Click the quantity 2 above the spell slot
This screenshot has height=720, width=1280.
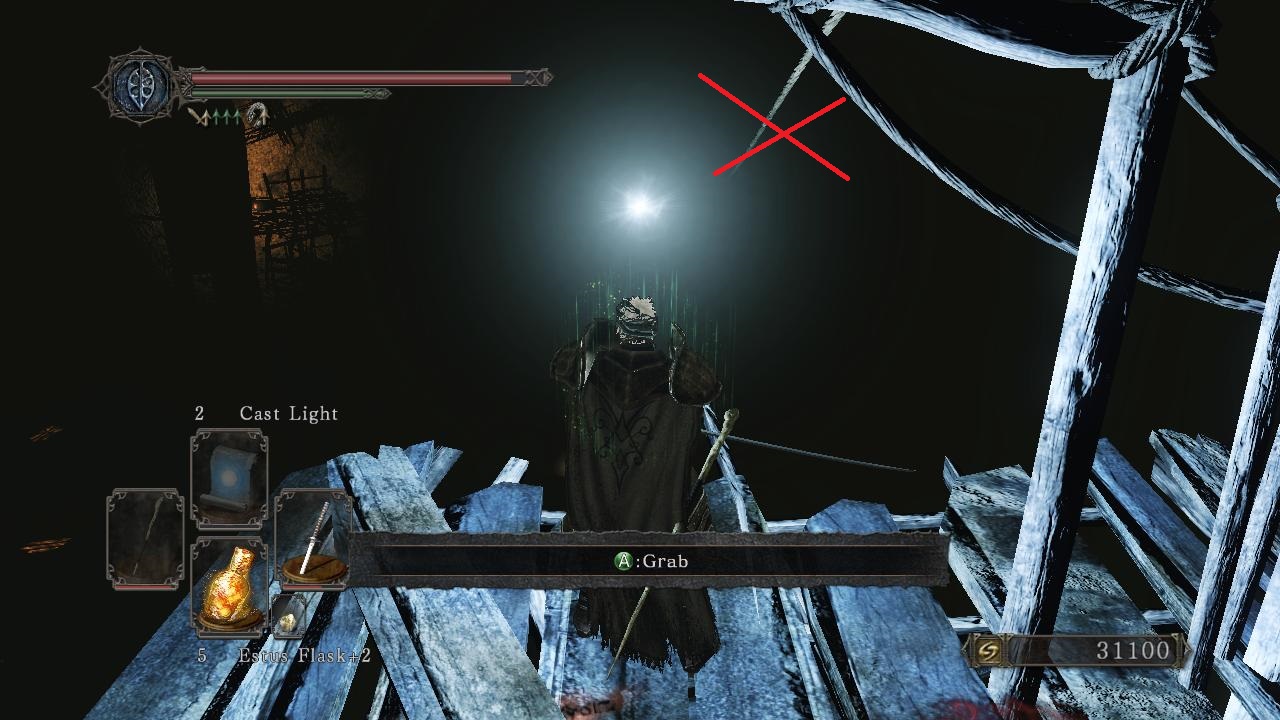click(202, 413)
